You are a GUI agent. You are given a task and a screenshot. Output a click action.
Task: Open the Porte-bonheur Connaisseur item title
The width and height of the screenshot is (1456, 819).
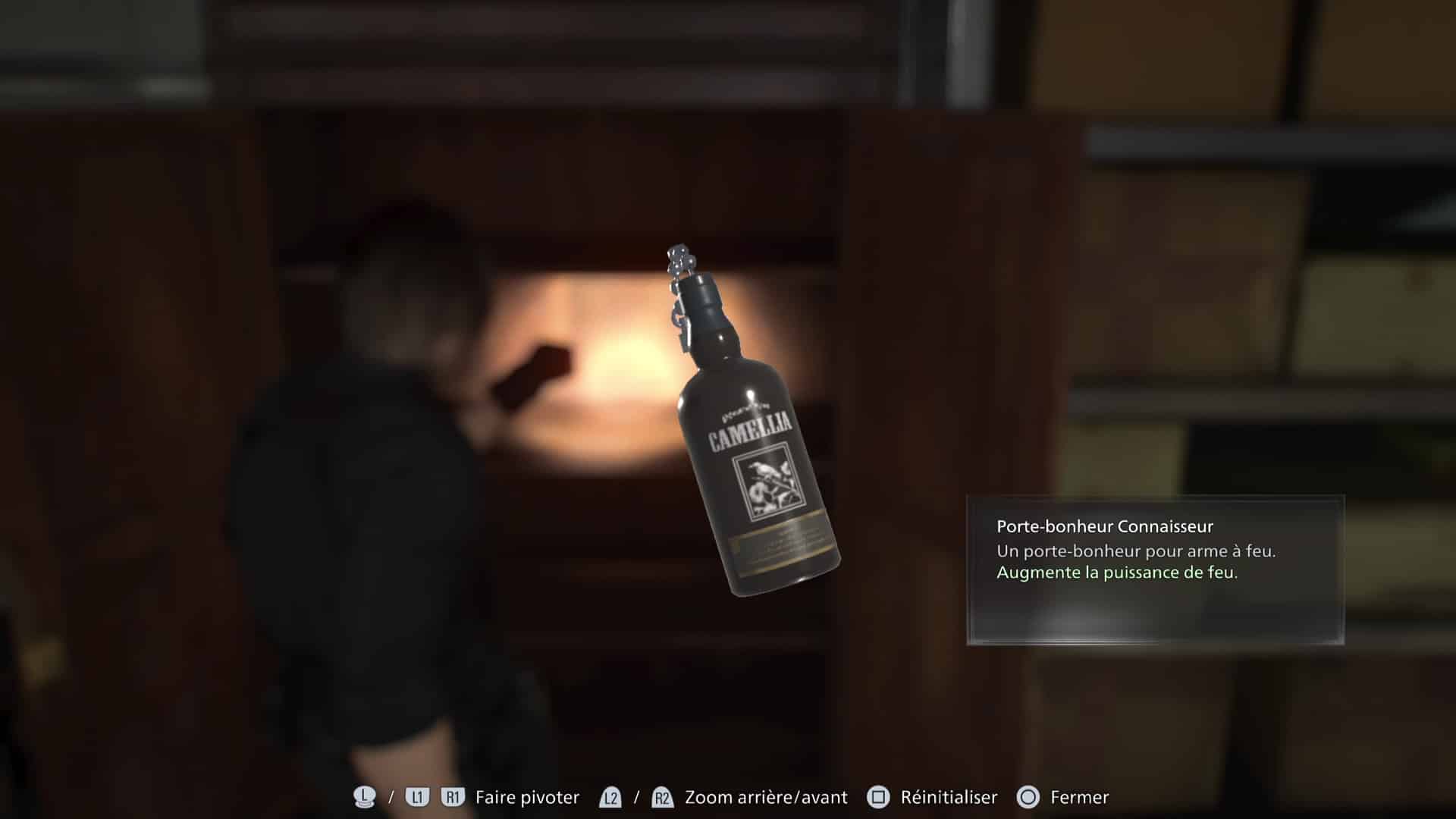tap(1105, 525)
